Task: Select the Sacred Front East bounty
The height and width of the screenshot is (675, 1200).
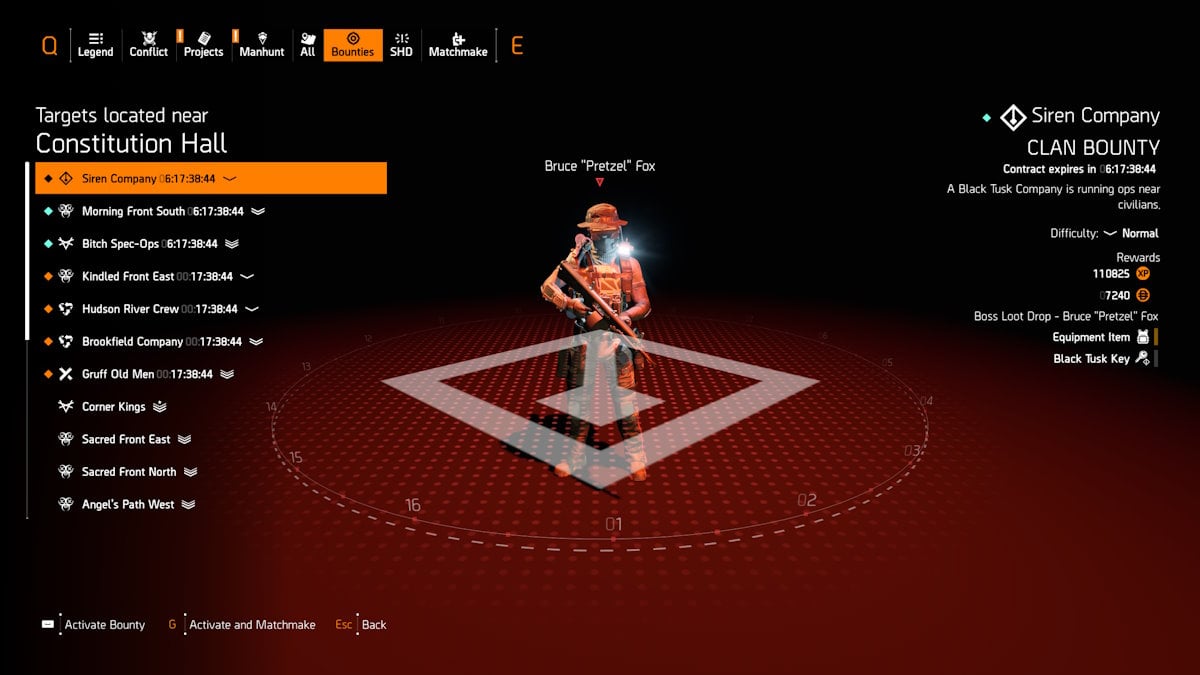Action: [x=126, y=439]
